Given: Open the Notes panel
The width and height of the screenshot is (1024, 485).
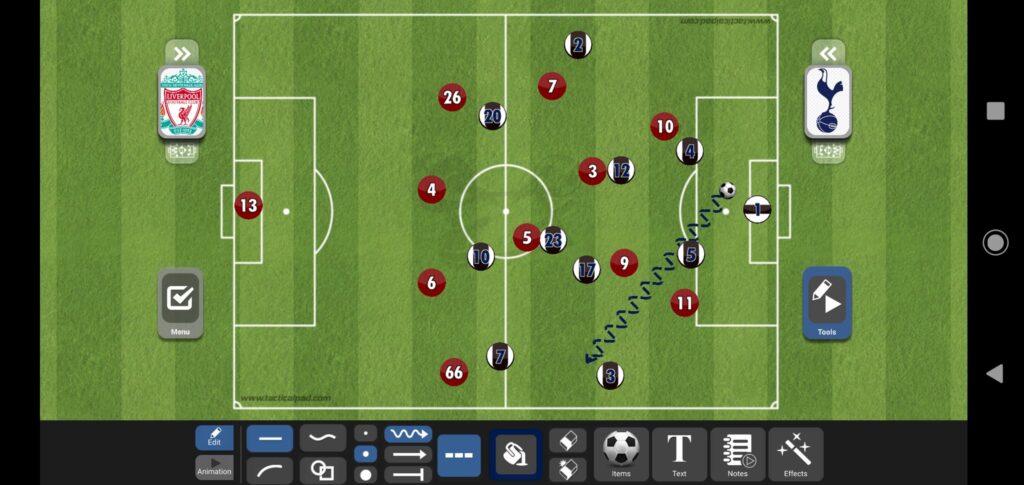Looking at the screenshot, I should [x=738, y=454].
